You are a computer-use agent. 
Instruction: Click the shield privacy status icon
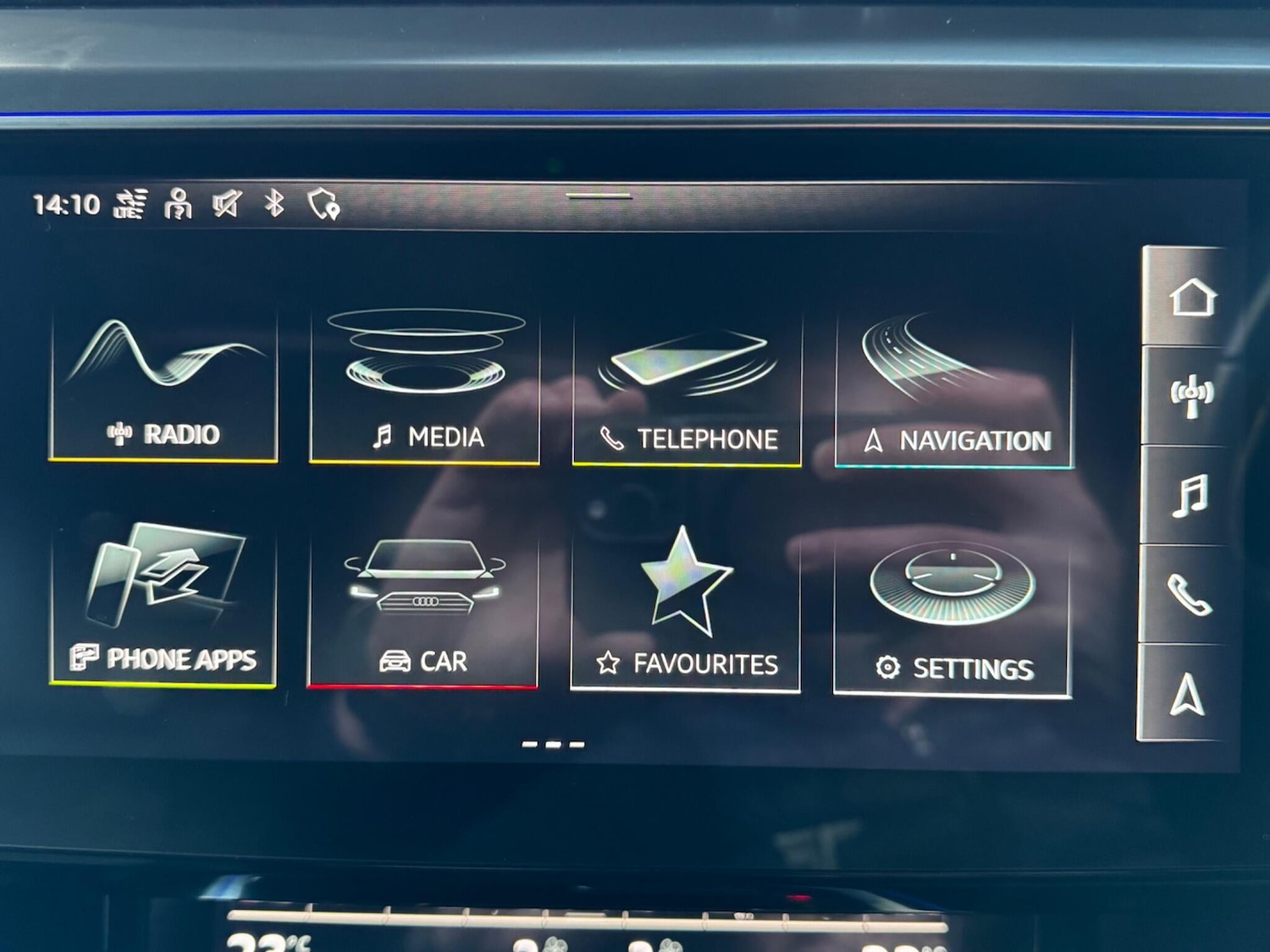click(x=323, y=204)
